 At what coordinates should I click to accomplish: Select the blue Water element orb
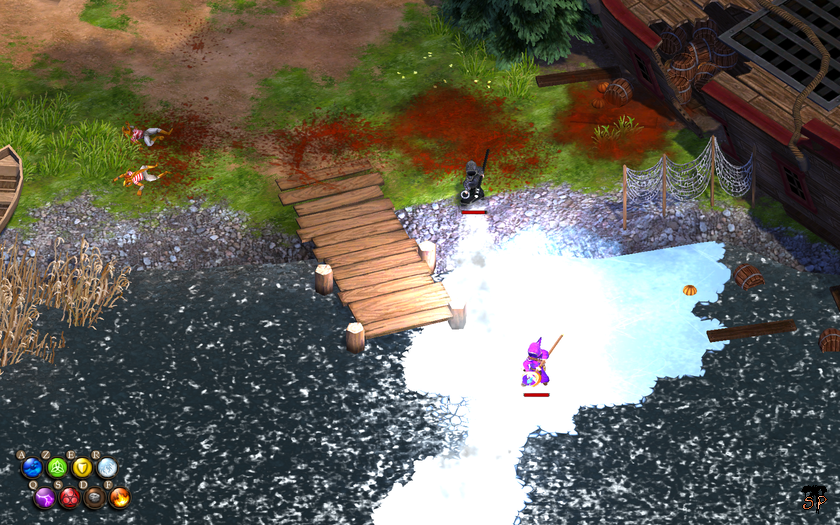point(33,467)
